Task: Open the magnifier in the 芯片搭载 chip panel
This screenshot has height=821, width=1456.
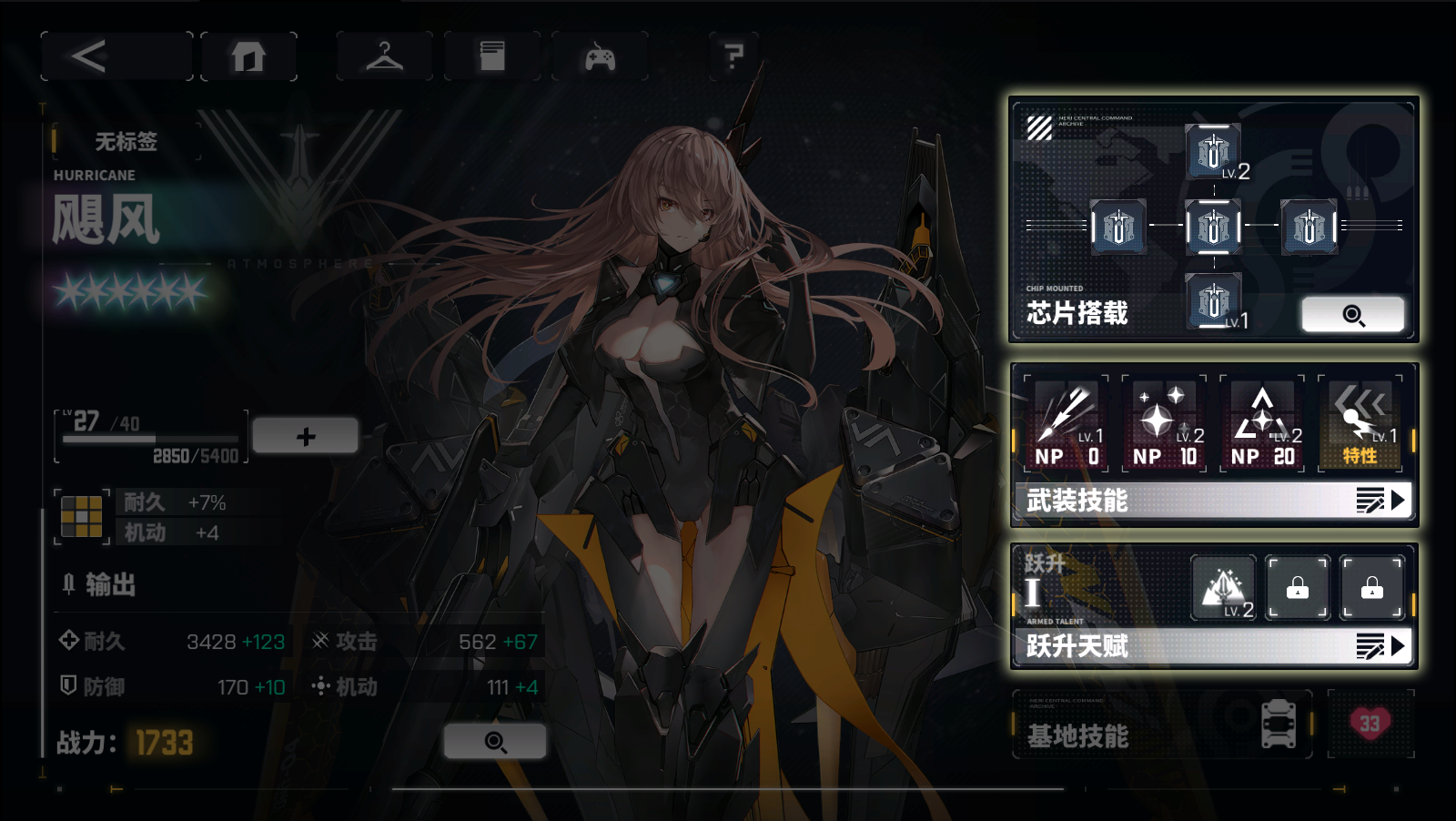Action: tap(1353, 314)
